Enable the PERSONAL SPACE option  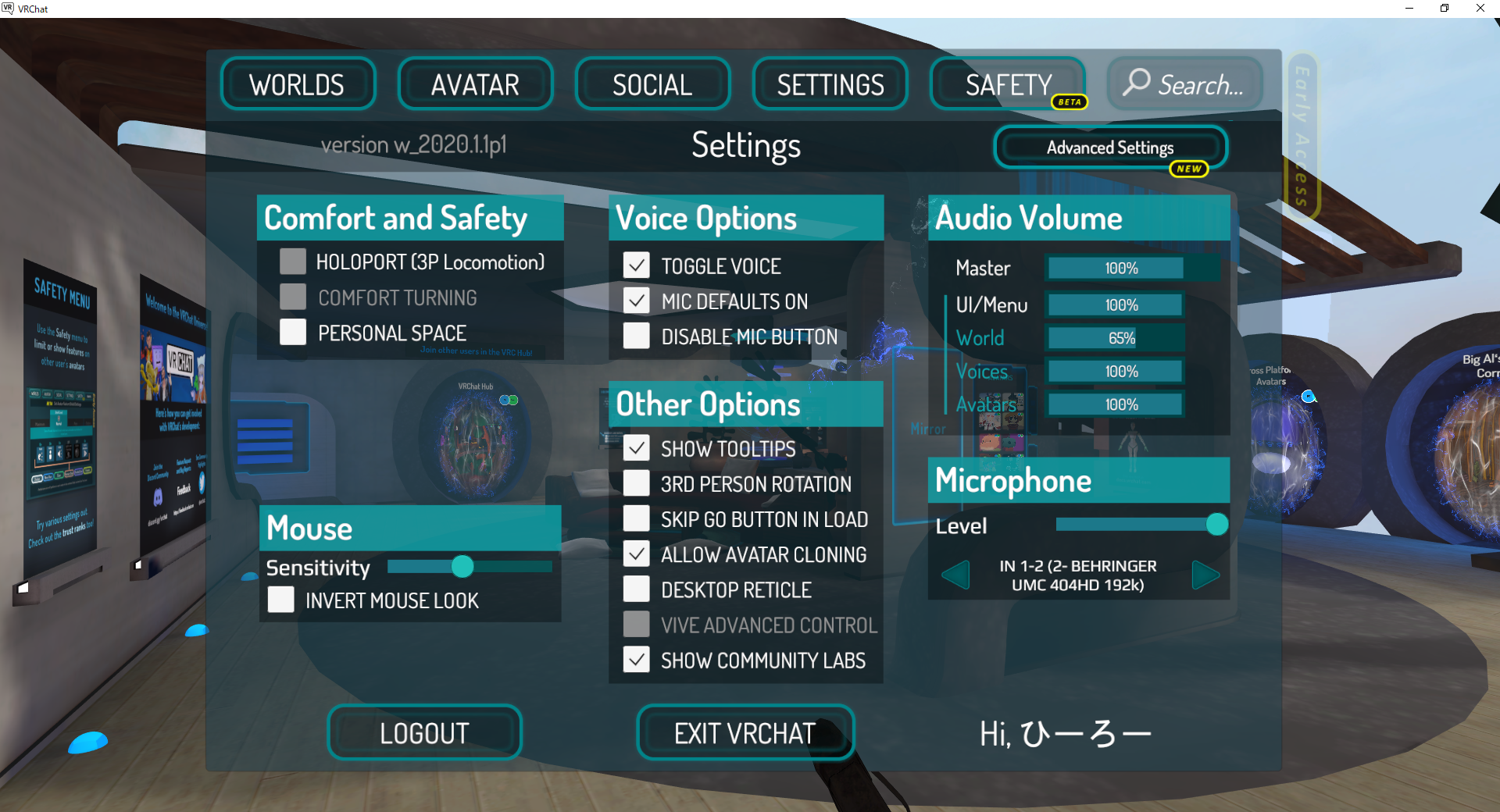pos(292,332)
